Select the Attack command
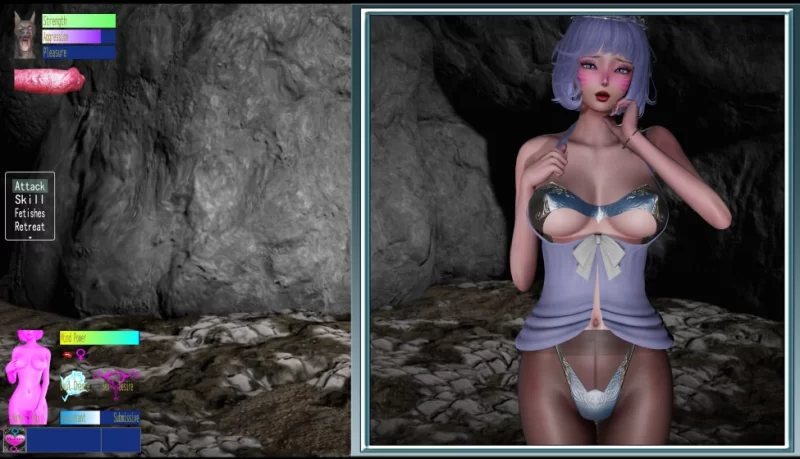 click(x=30, y=186)
